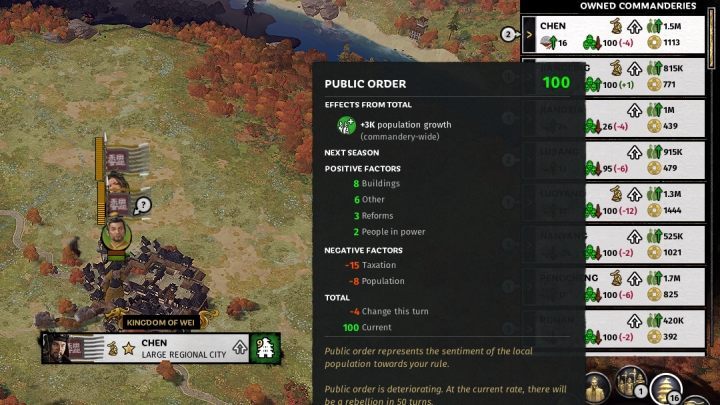
Task: Click the green pagoda icon on Chen's nameplate
Action: click(x=266, y=348)
